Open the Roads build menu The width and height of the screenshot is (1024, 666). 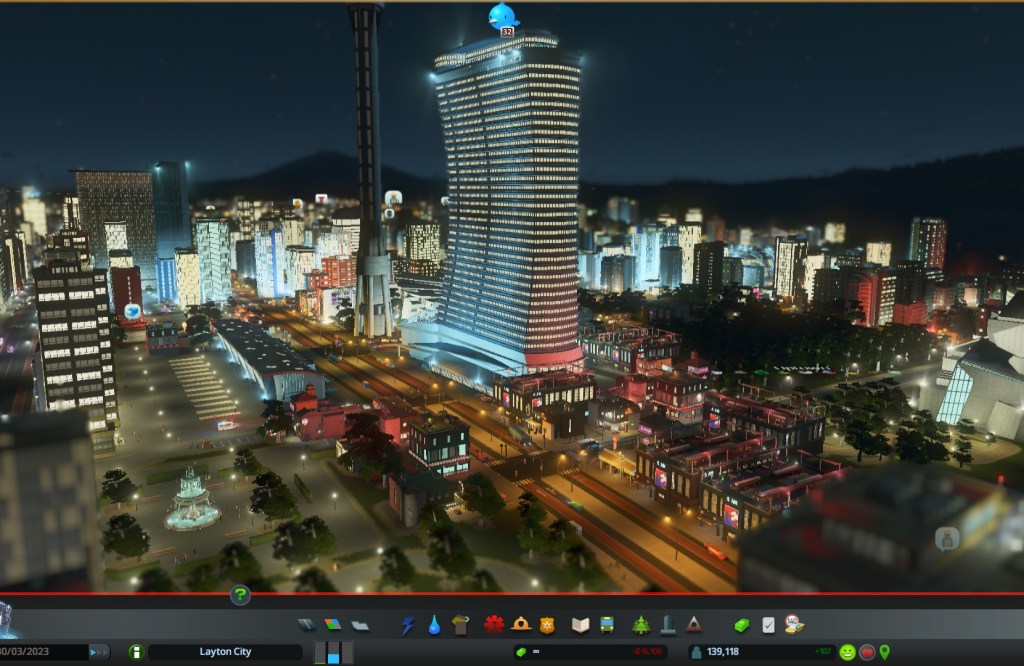coord(306,625)
